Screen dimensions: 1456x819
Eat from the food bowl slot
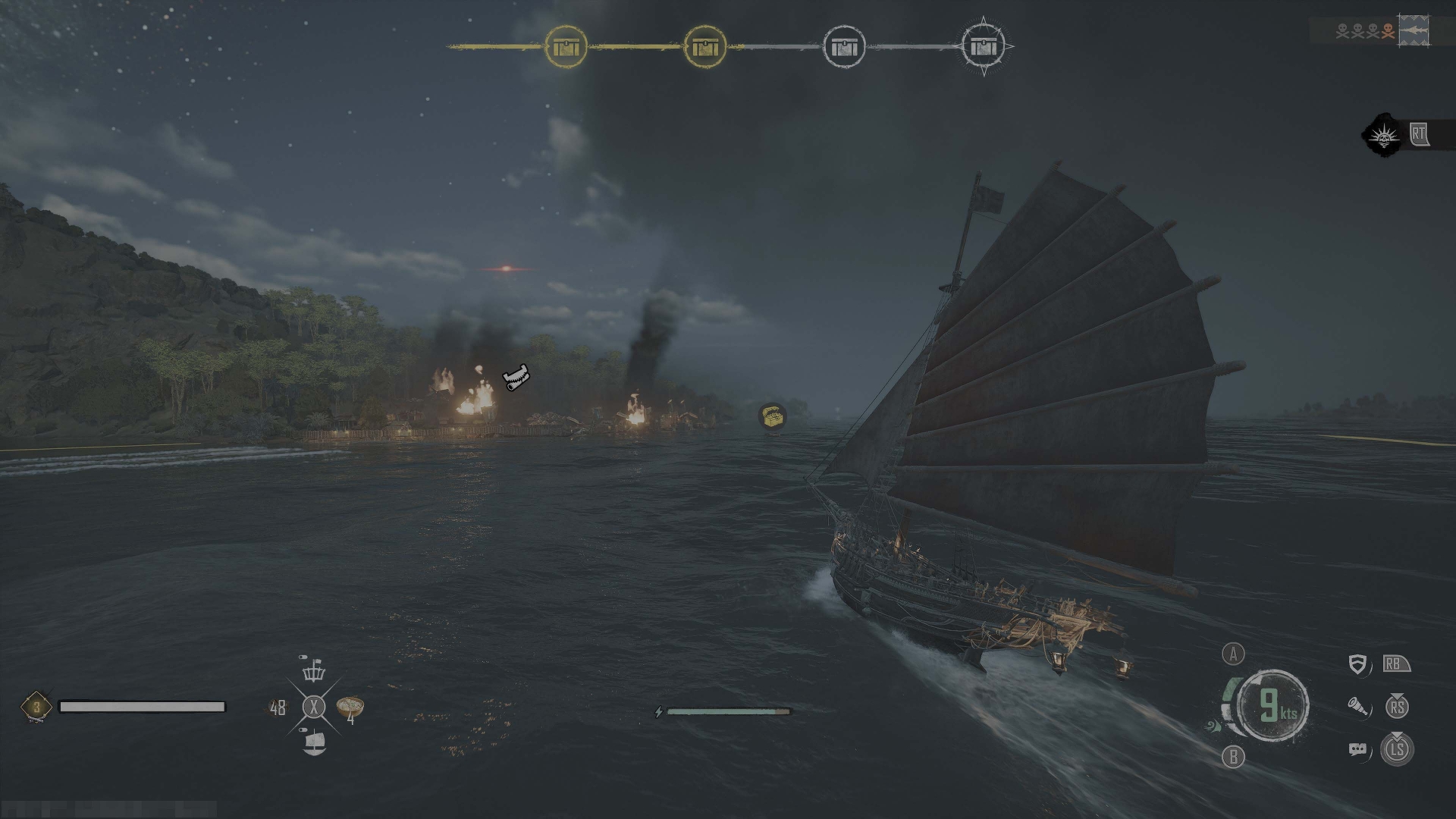tap(350, 707)
